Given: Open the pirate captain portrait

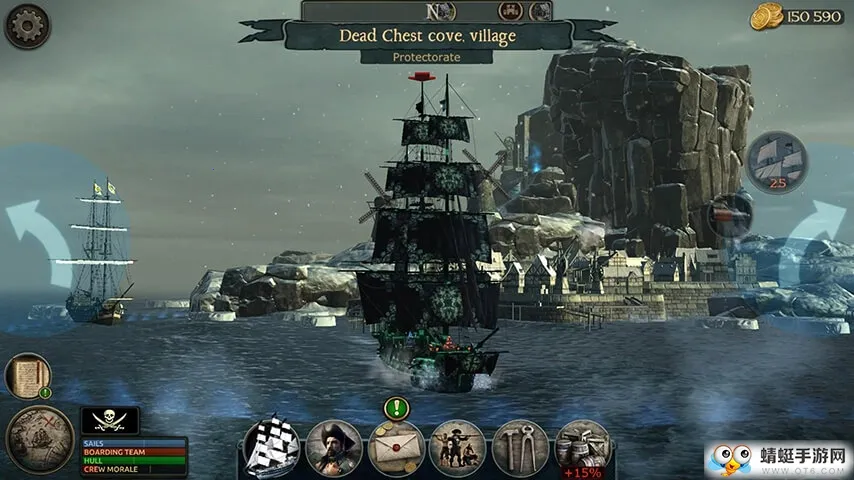Looking at the screenshot, I should [334, 447].
